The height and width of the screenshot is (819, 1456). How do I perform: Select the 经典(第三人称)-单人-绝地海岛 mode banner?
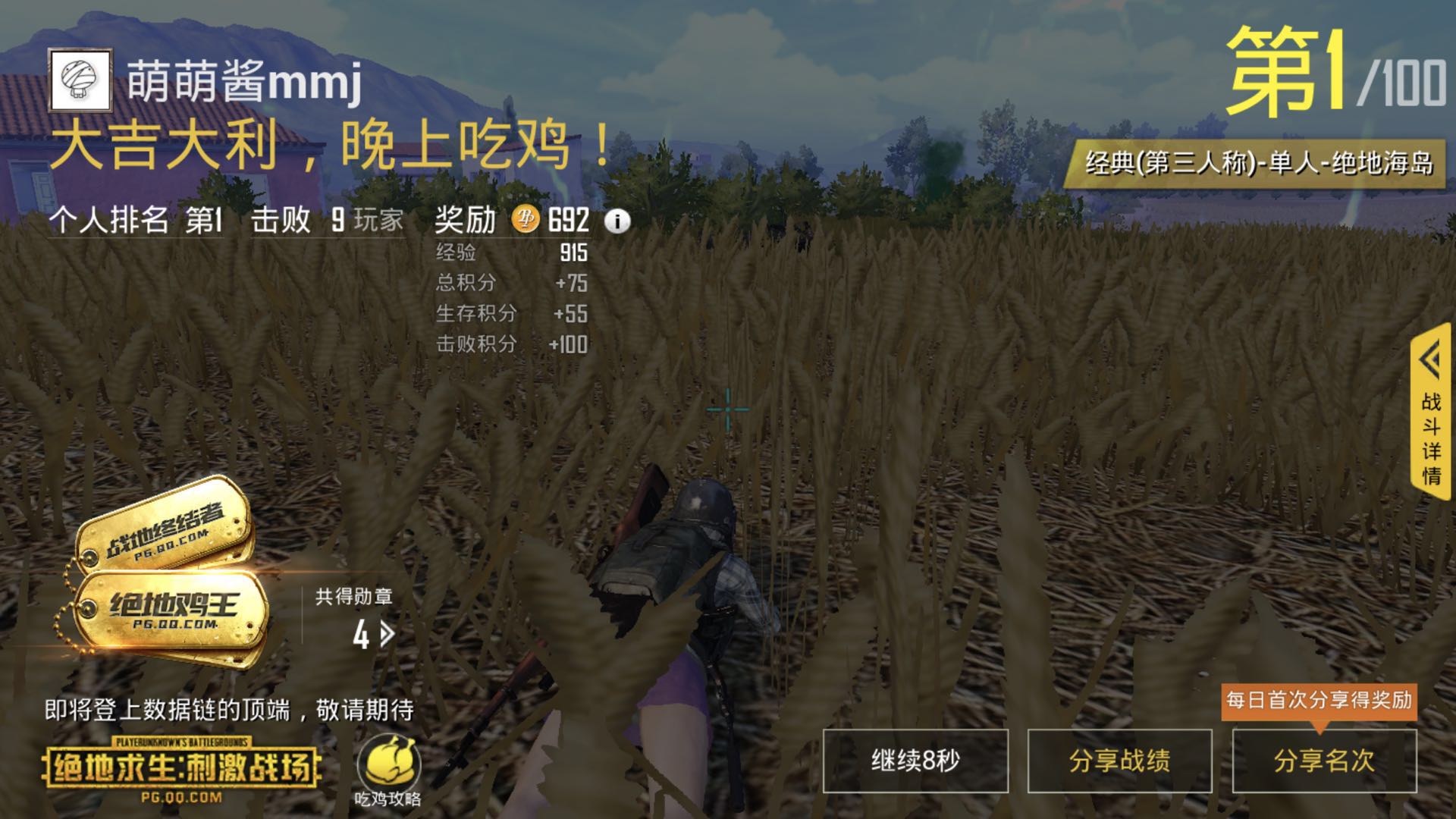click(1259, 162)
